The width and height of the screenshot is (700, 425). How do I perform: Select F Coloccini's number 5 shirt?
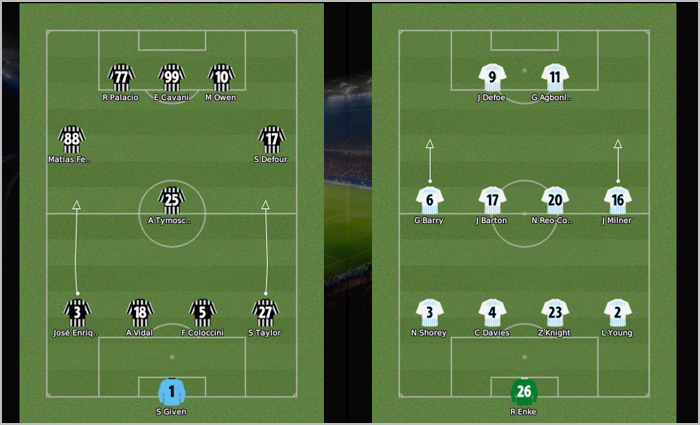coord(203,312)
